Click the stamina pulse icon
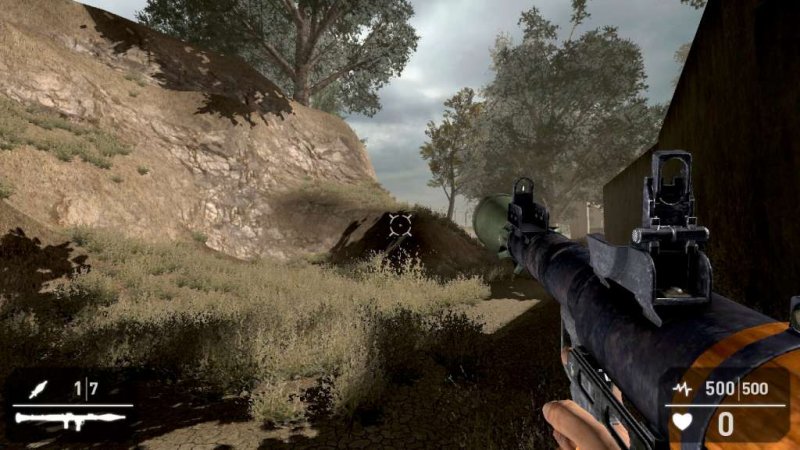 682,388
